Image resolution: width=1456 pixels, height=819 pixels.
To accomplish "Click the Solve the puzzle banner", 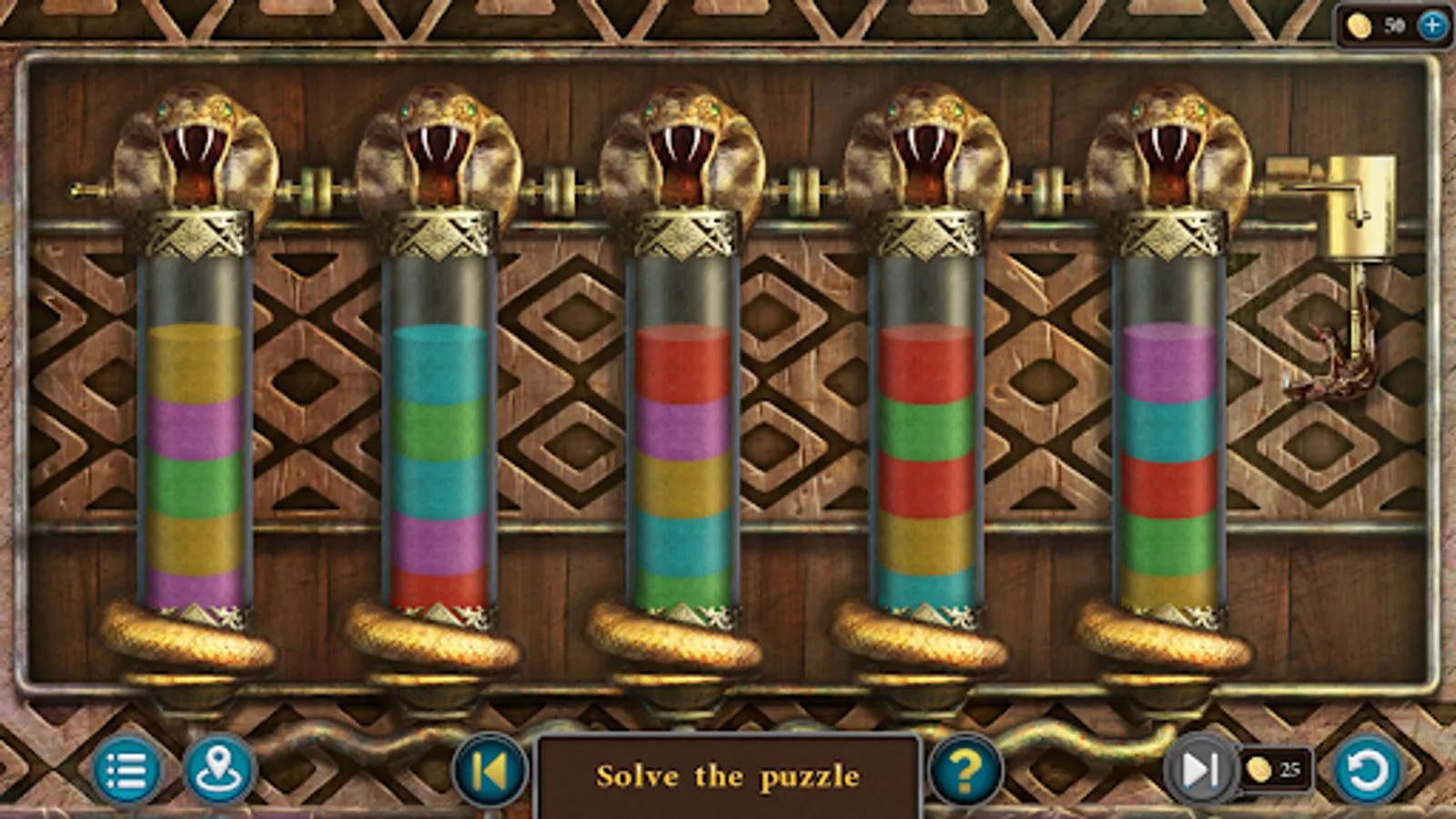I will pyautogui.click(x=727, y=776).
